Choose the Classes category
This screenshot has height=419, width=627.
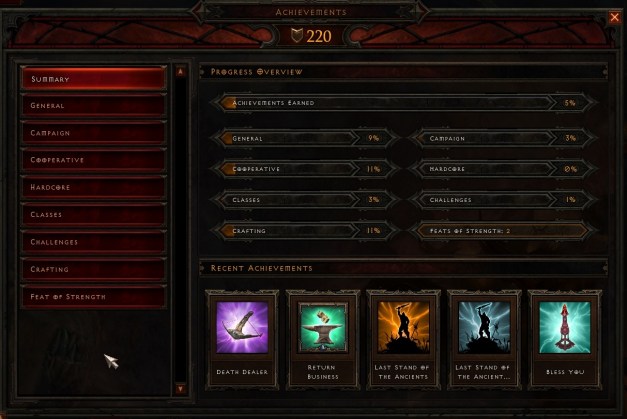(x=93, y=214)
